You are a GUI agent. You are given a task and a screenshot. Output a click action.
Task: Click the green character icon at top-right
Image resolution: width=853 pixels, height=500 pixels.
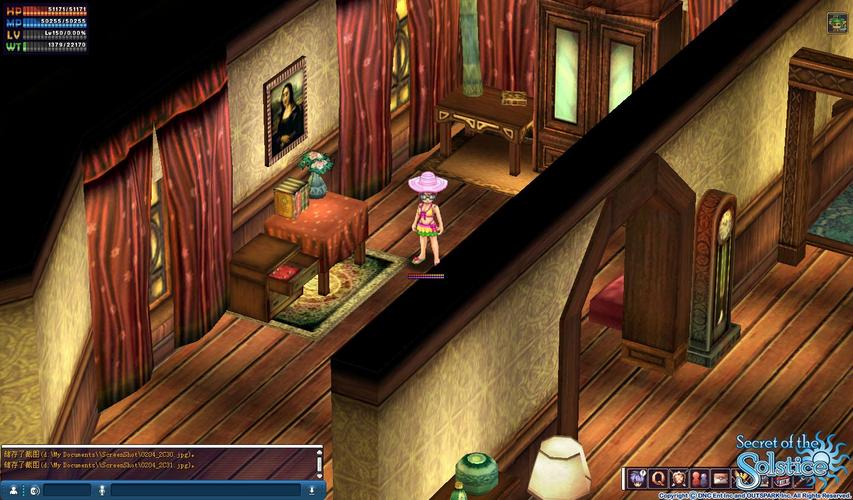click(x=836, y=22)
